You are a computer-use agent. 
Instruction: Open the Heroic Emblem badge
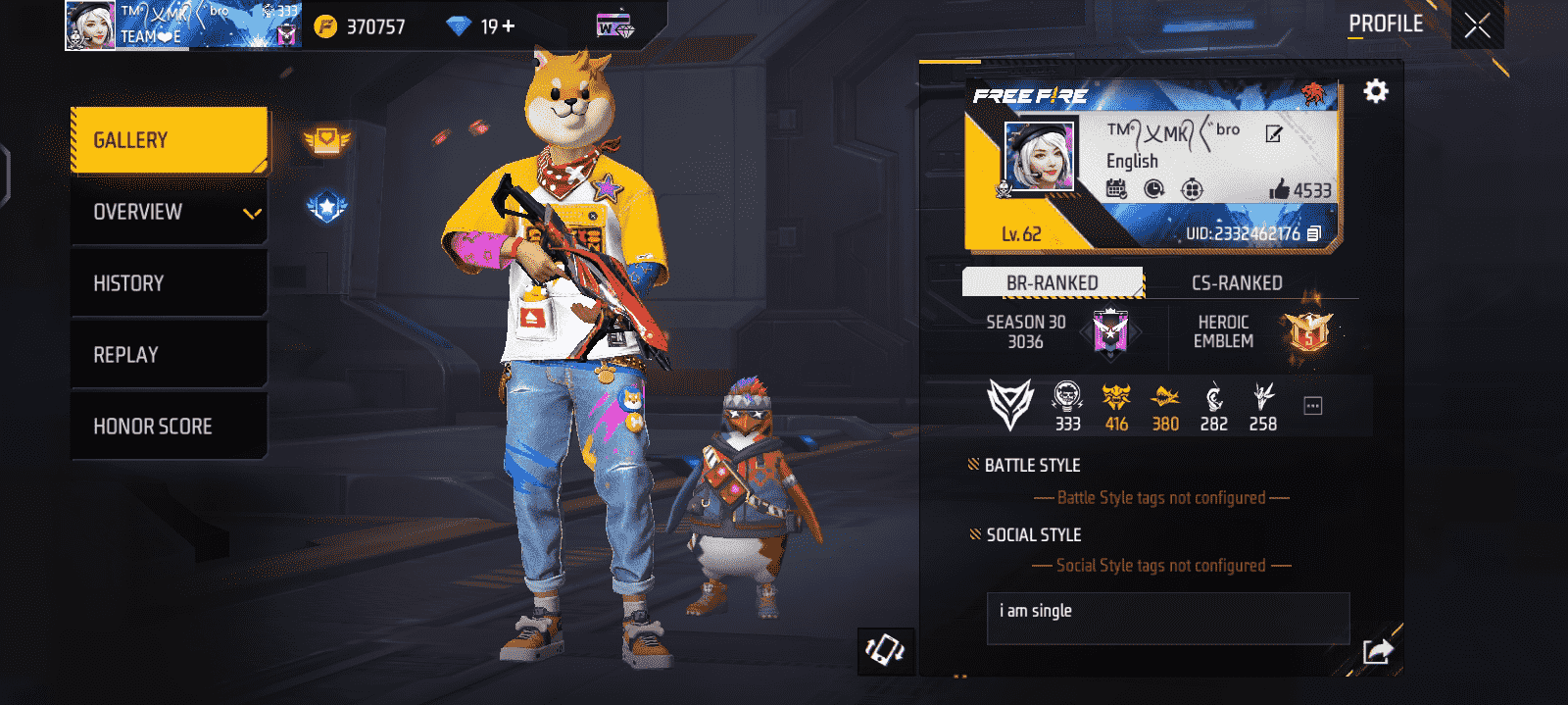pos(1308,332)
